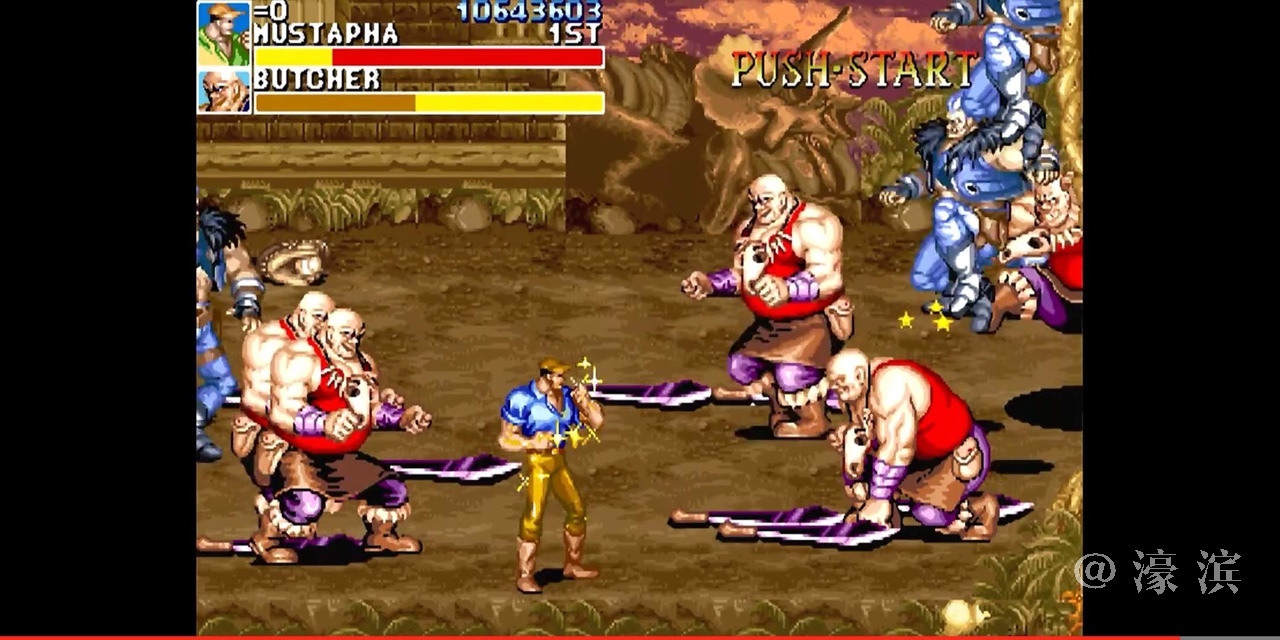The image size is (1280, 640).
Task: Select the Butcher boss portrait
Action: pos(223,91)
